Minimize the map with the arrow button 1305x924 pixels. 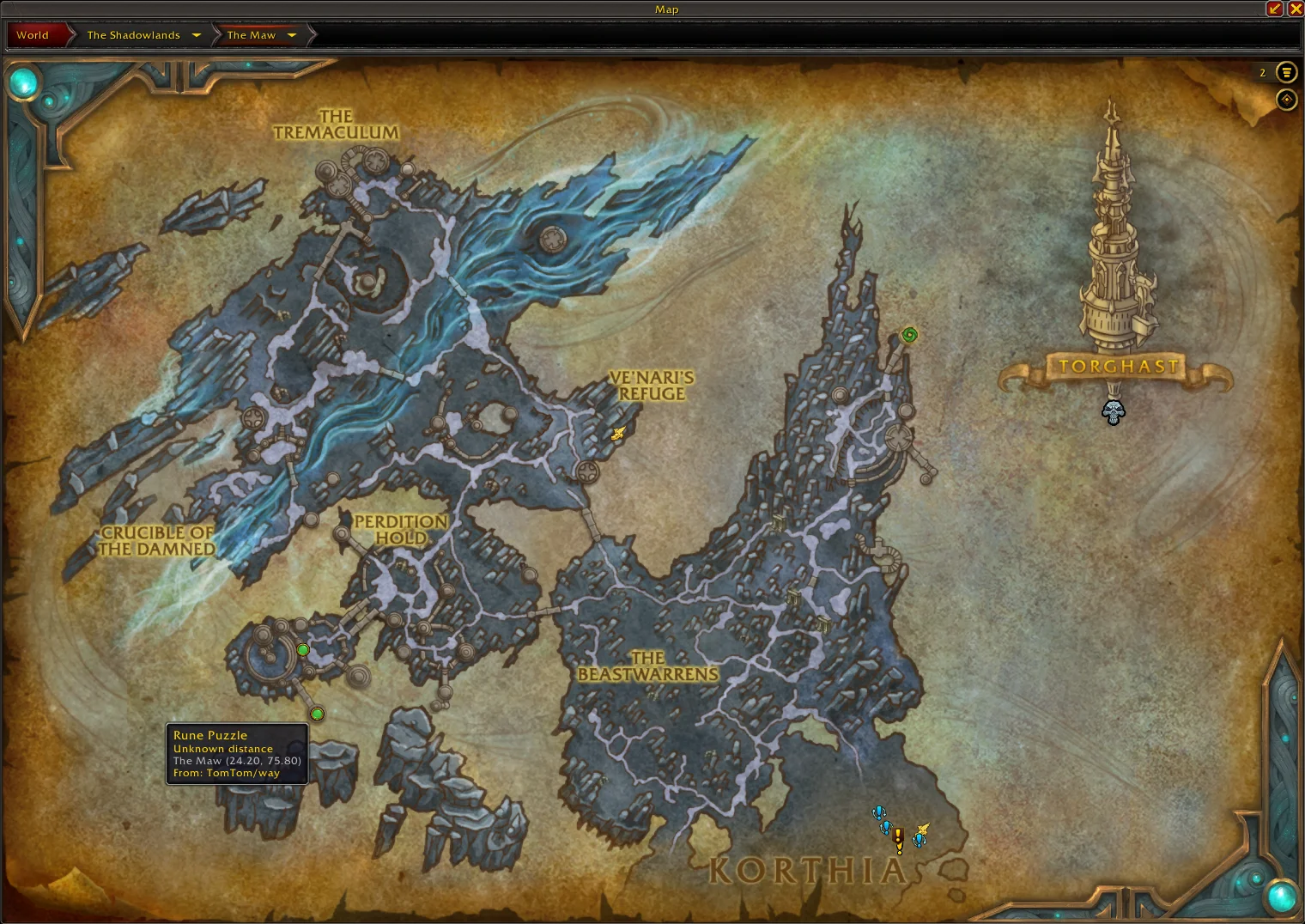tap(1274, 9)
